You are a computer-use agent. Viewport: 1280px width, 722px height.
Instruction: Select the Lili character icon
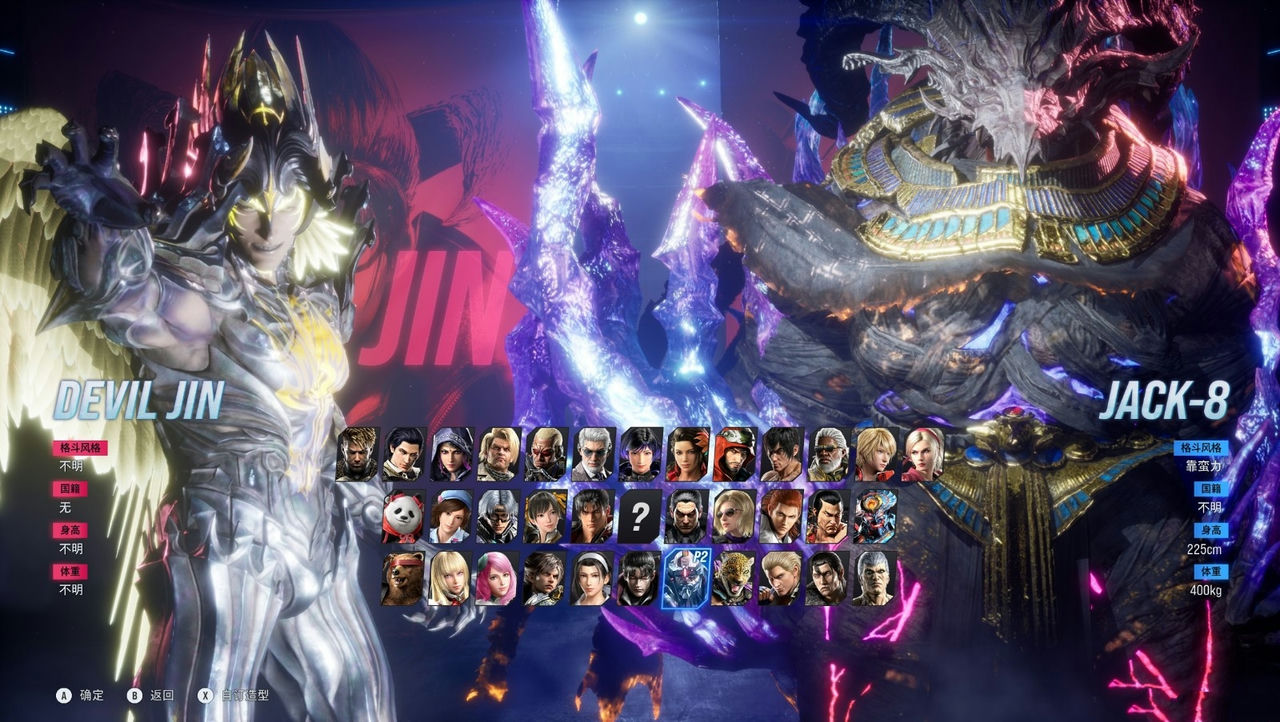449,578
